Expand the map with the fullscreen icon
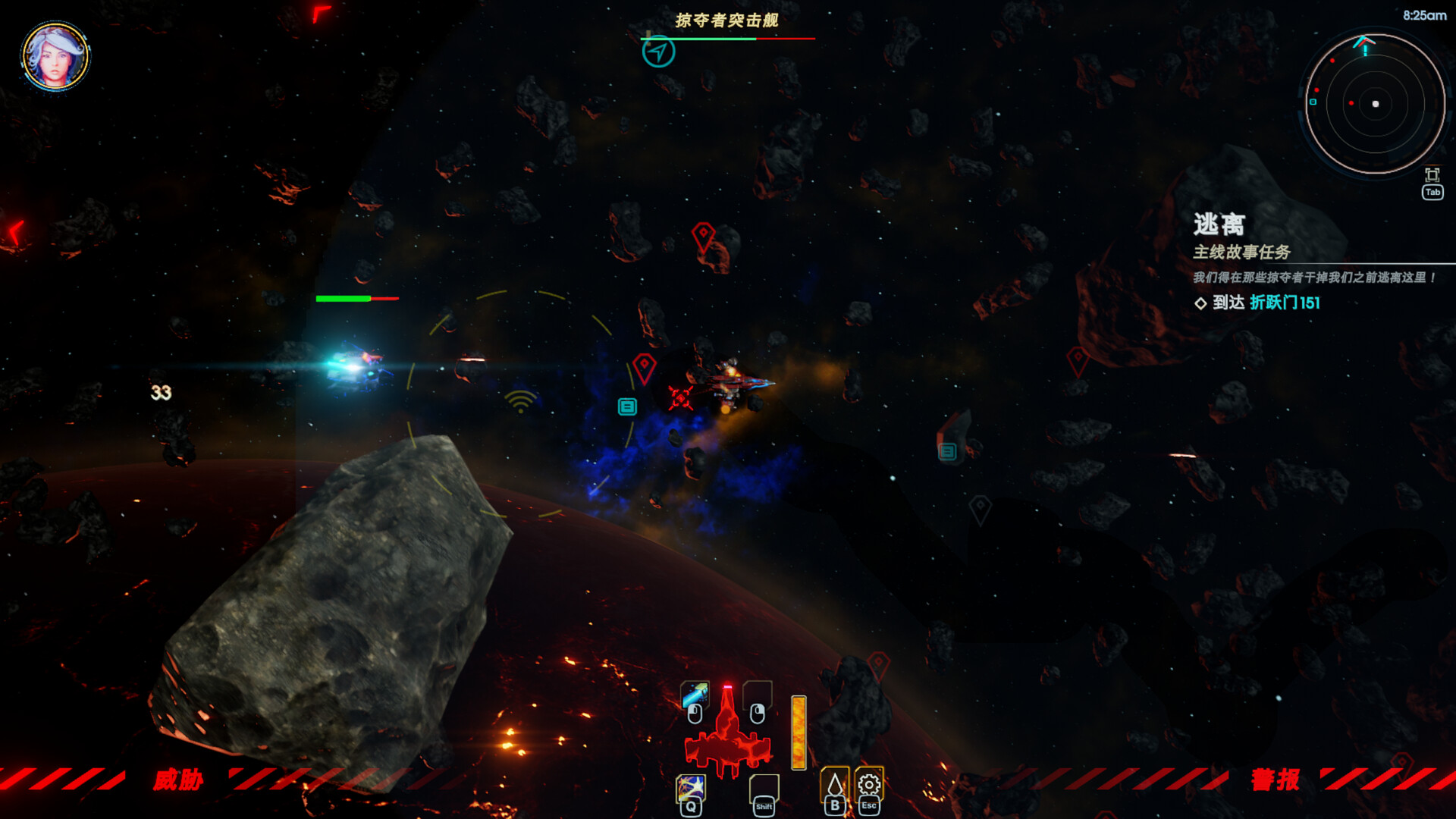Screen dimensions: 1456x819 [x=1432, y=174]
